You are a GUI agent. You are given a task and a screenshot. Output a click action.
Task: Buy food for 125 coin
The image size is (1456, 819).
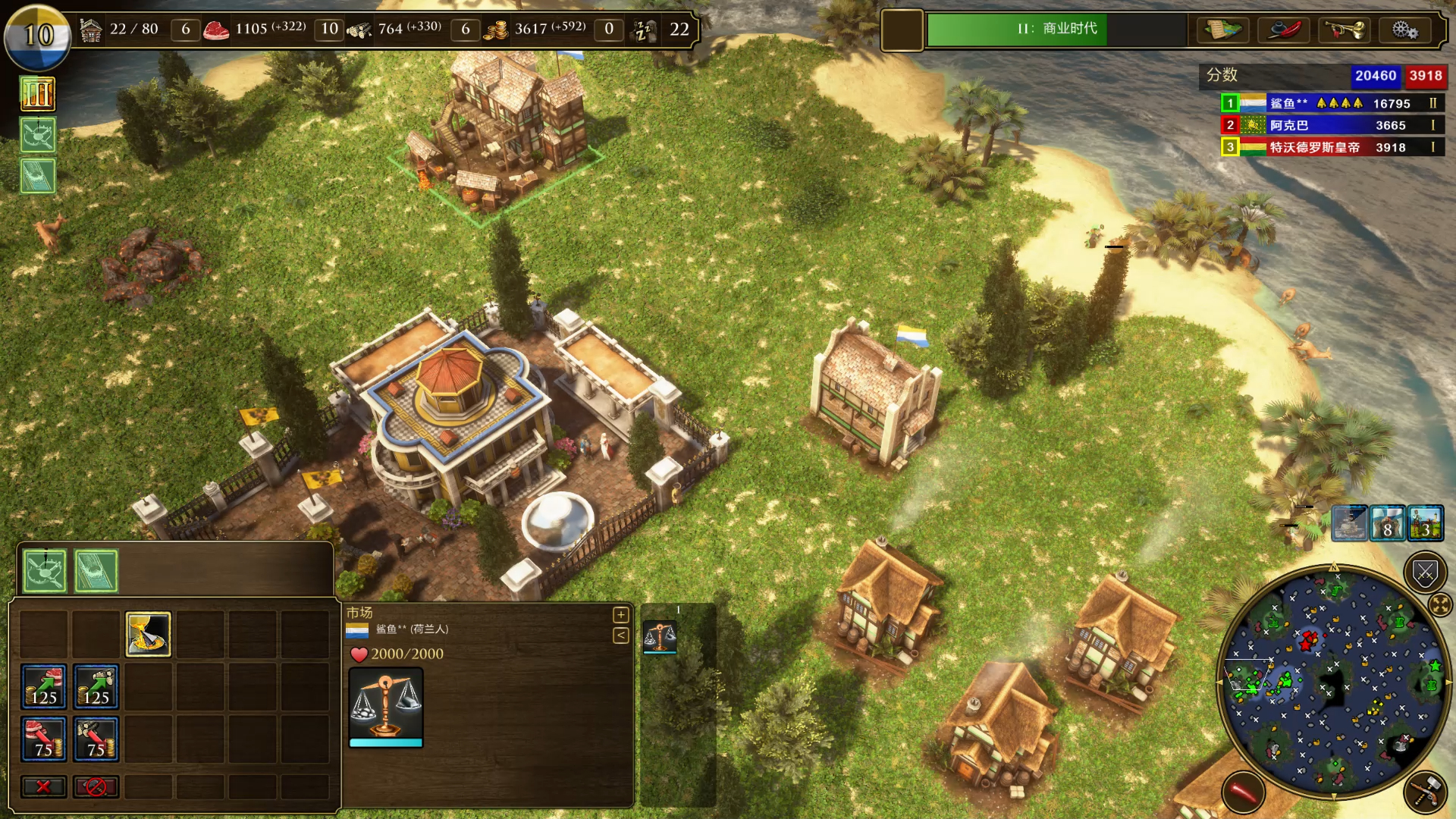coord(44,687)
